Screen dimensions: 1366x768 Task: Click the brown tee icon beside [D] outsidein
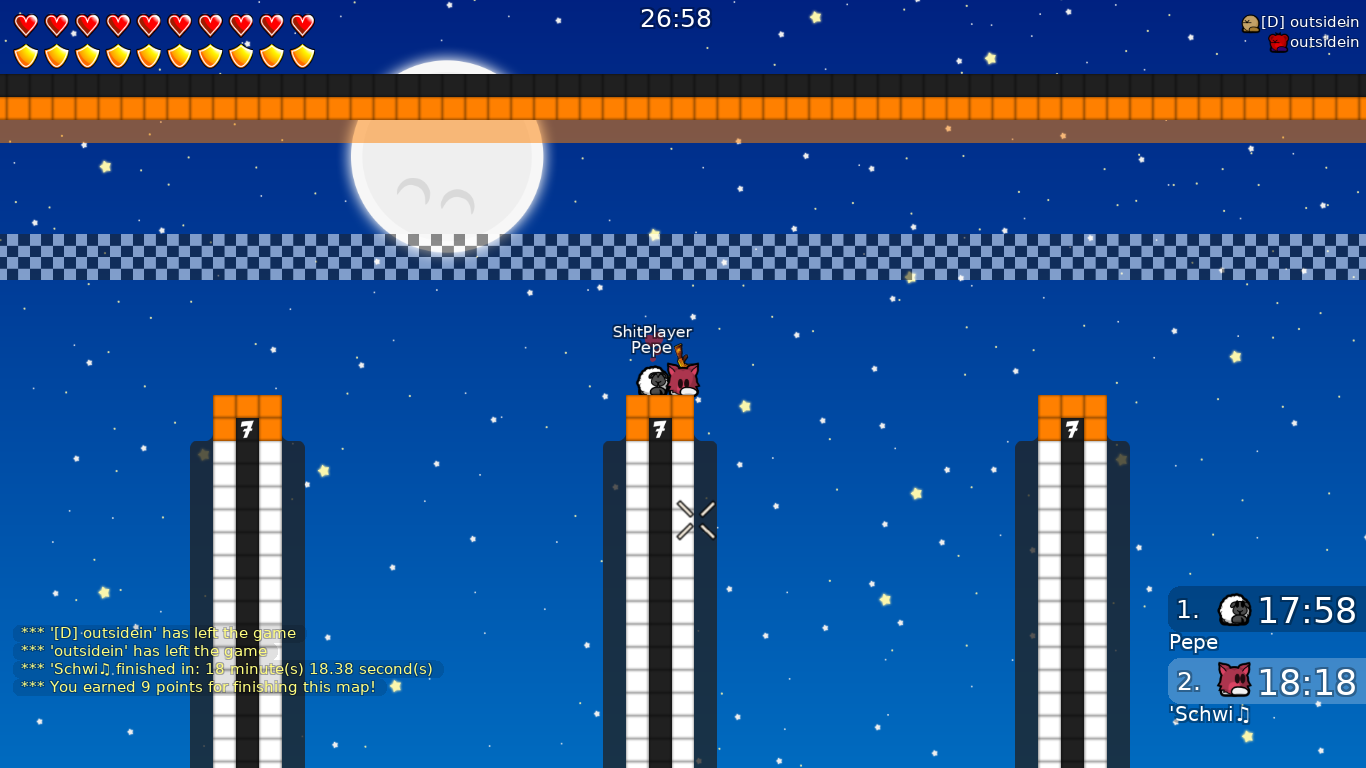(1251, 21)
